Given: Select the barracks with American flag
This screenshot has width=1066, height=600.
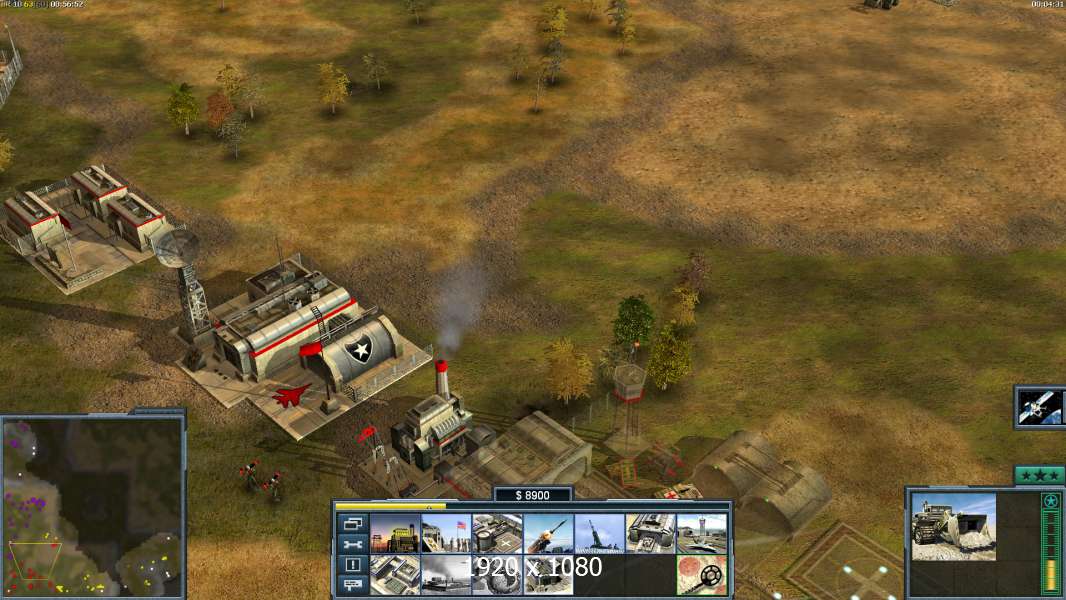Looking at the screenshot, I should pyautogui.click(x=446, y=533).
